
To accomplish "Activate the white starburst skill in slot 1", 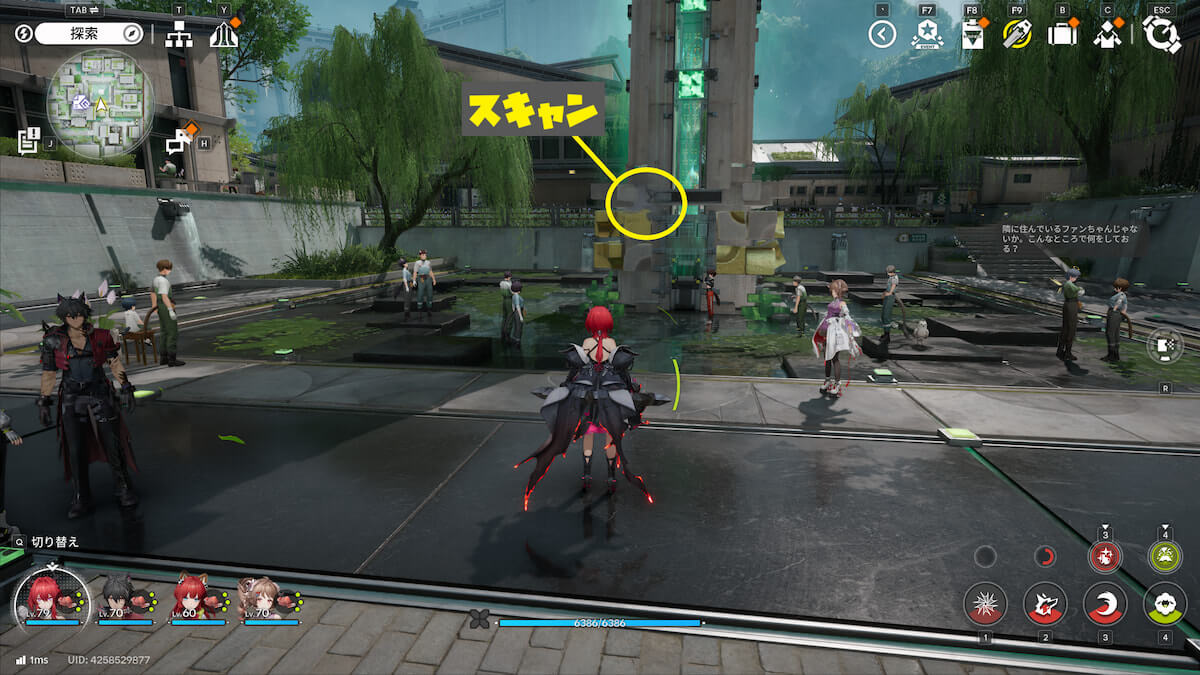I will [985, 604].
